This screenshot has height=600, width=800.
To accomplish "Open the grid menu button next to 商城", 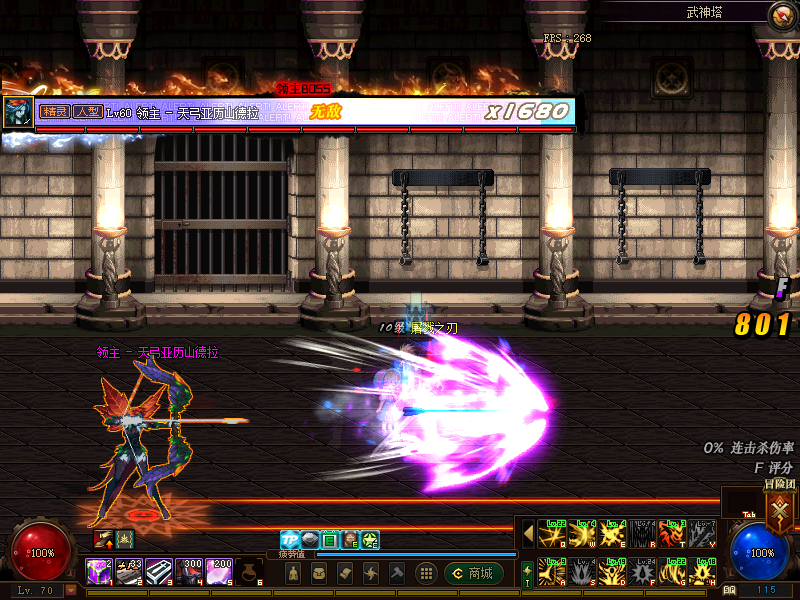I will pos(426,573).
